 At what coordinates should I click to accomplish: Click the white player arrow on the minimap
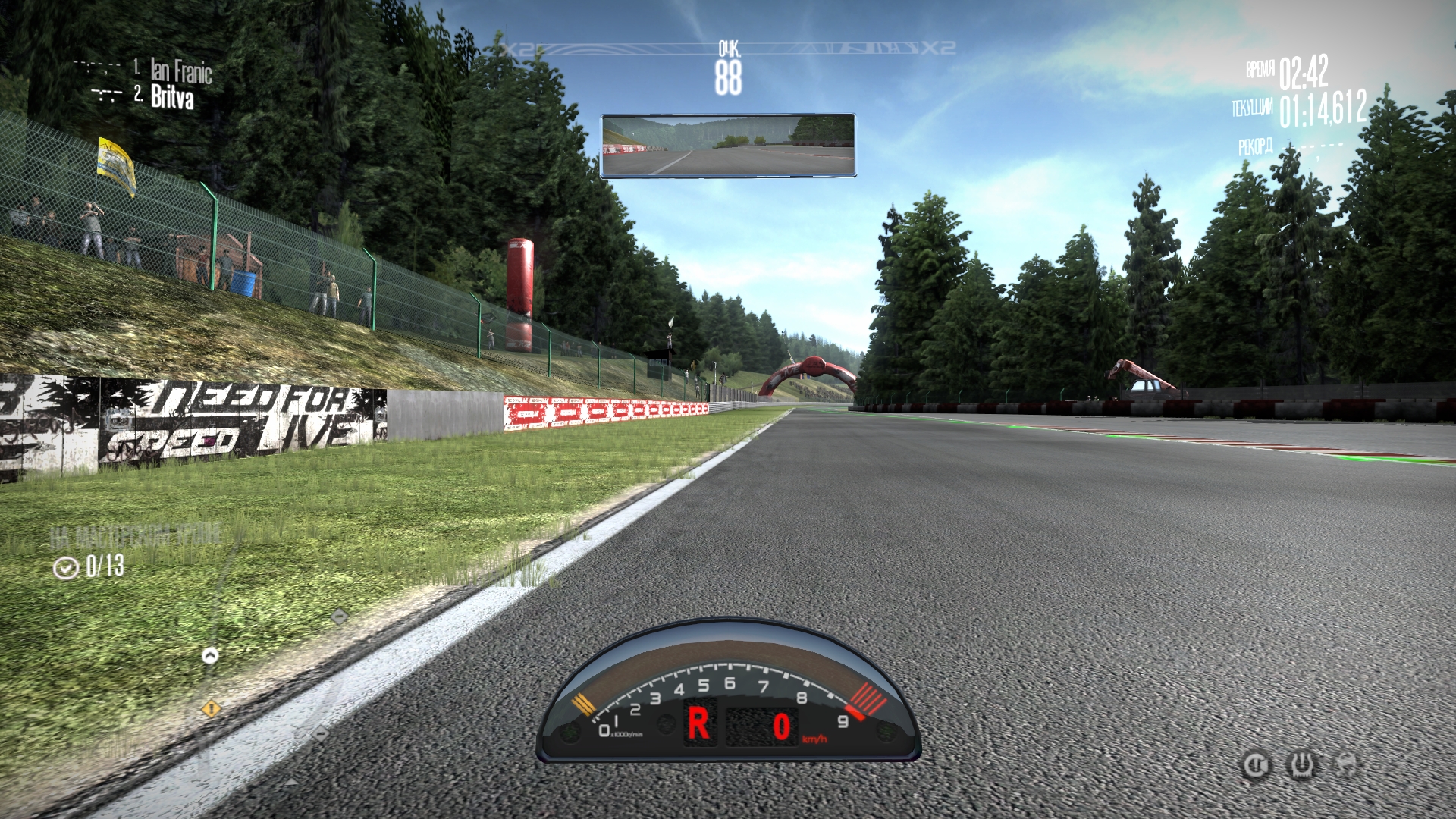(x=210, y=655)
